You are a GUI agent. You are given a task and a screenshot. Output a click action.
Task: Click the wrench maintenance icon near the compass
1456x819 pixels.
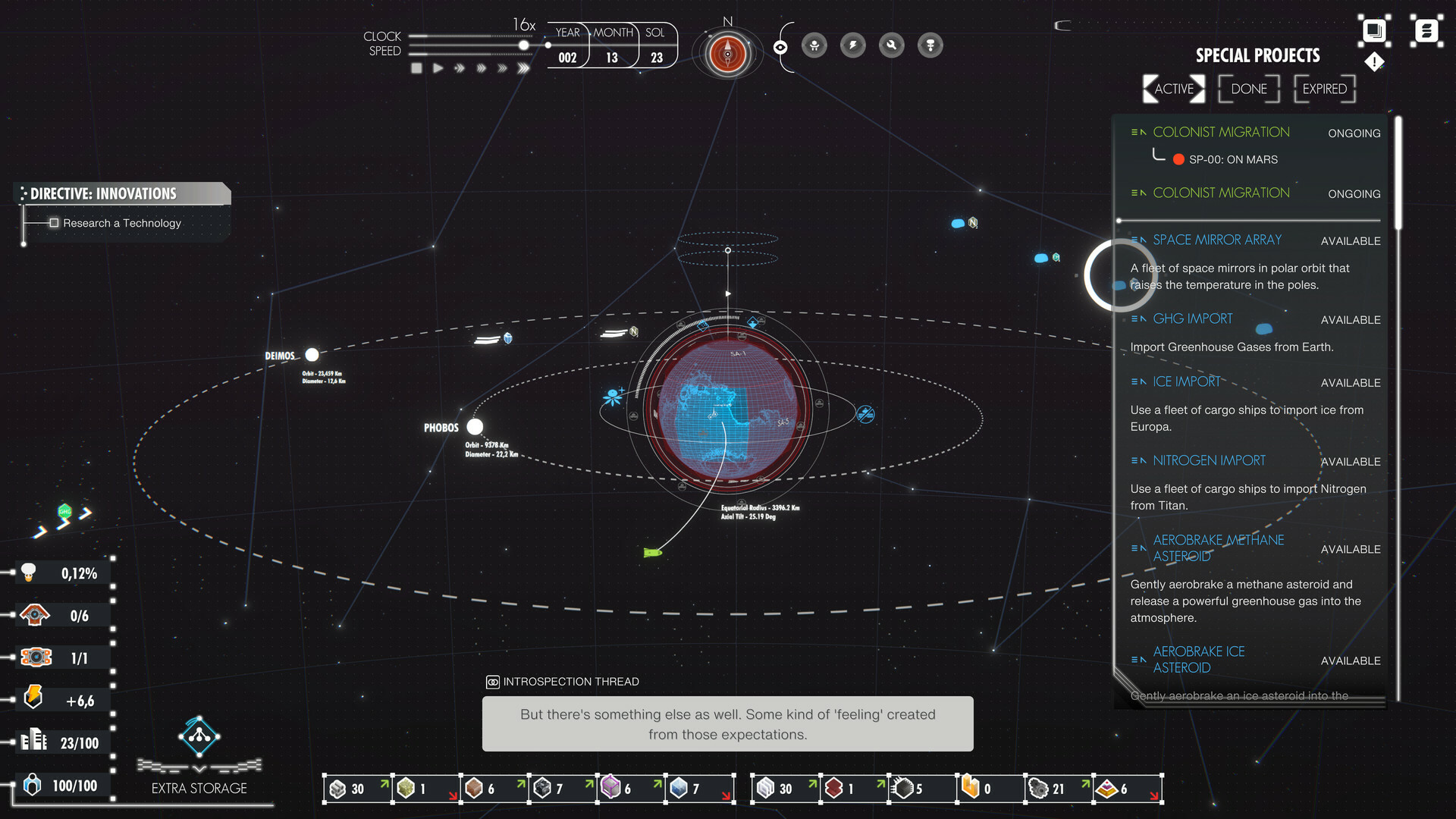[x=891, y=45]
